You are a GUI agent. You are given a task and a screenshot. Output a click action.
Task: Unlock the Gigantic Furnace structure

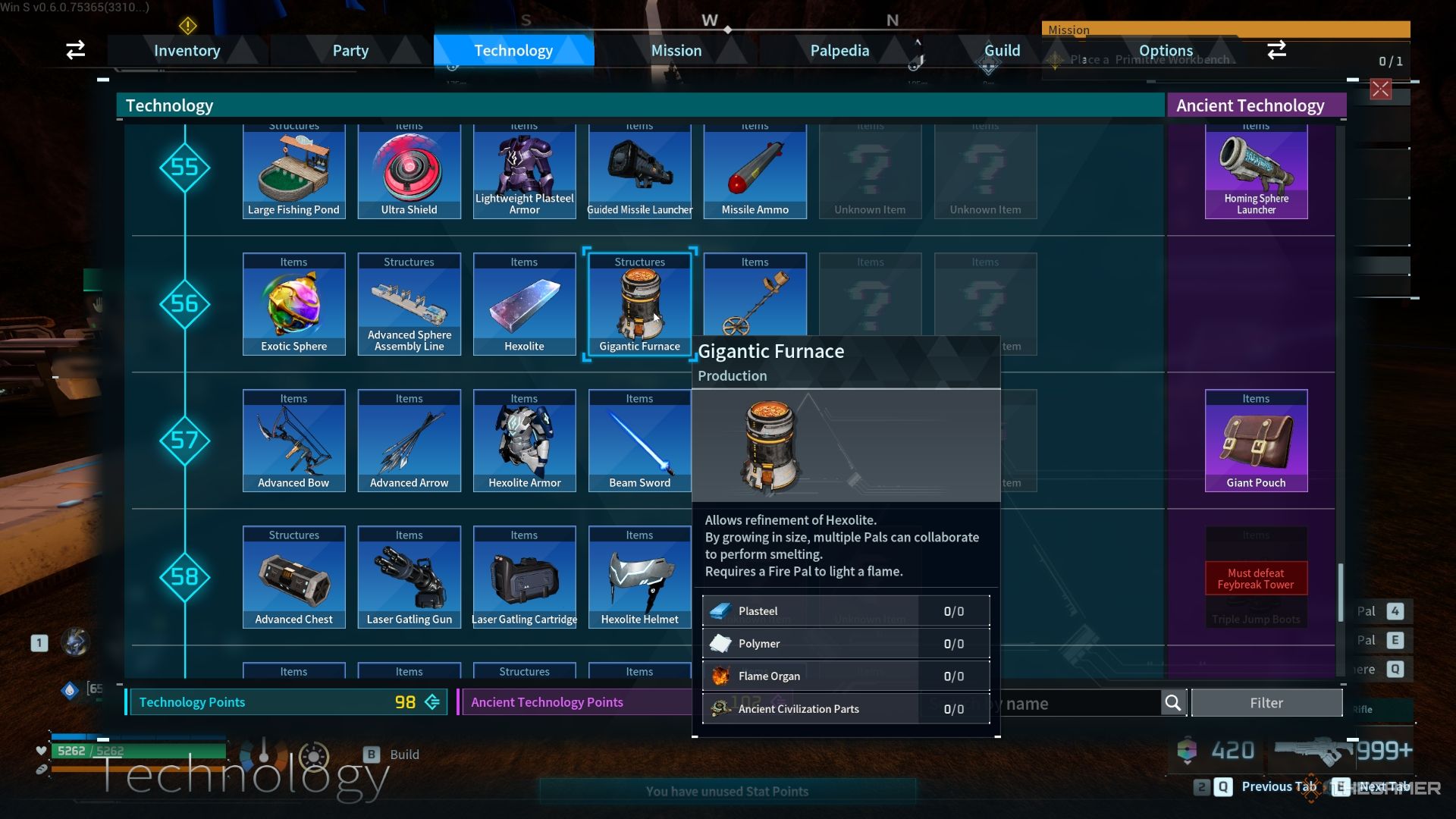coord(639,304)
